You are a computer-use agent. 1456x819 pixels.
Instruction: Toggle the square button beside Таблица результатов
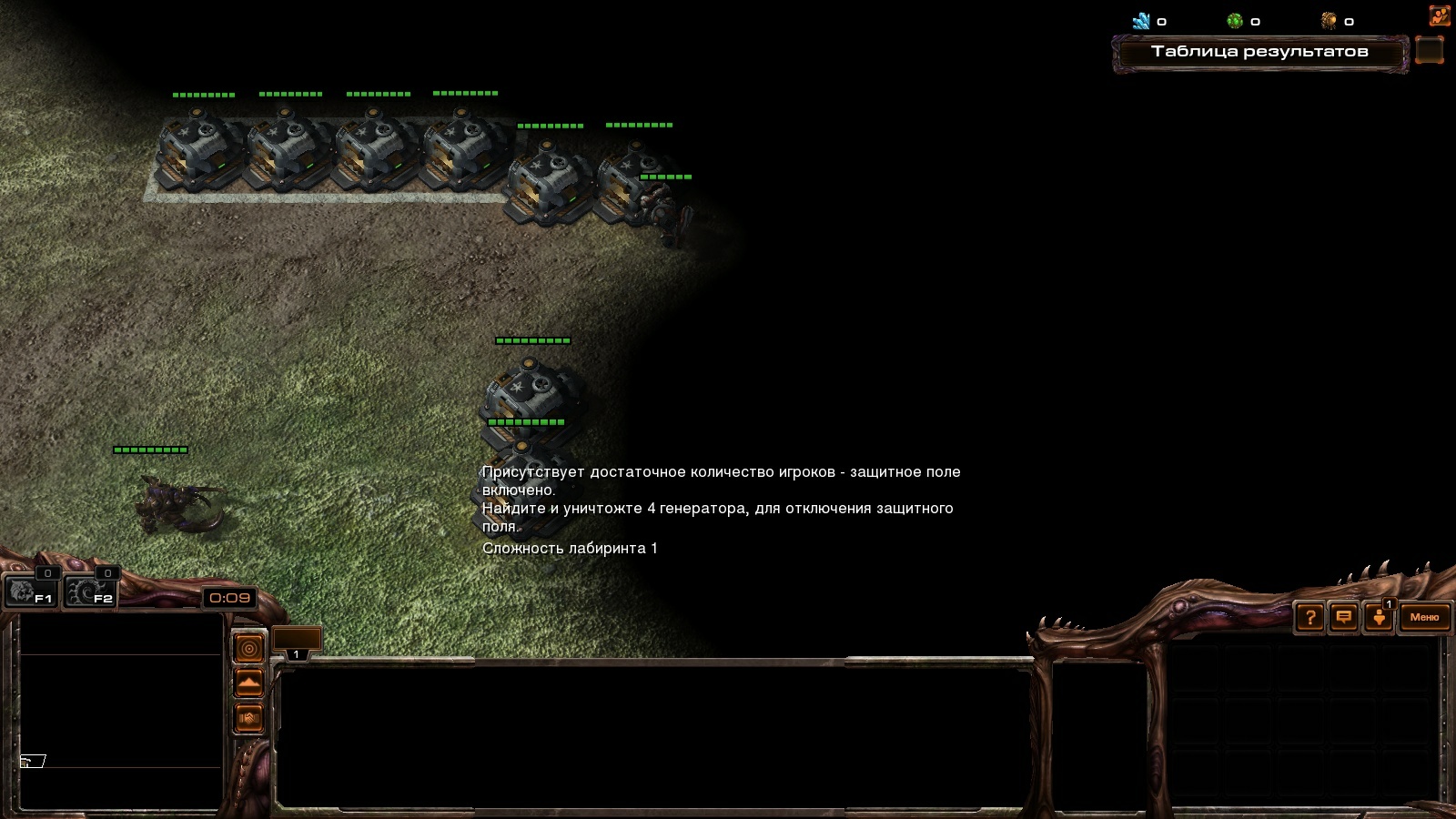[x=1430, y=51]
